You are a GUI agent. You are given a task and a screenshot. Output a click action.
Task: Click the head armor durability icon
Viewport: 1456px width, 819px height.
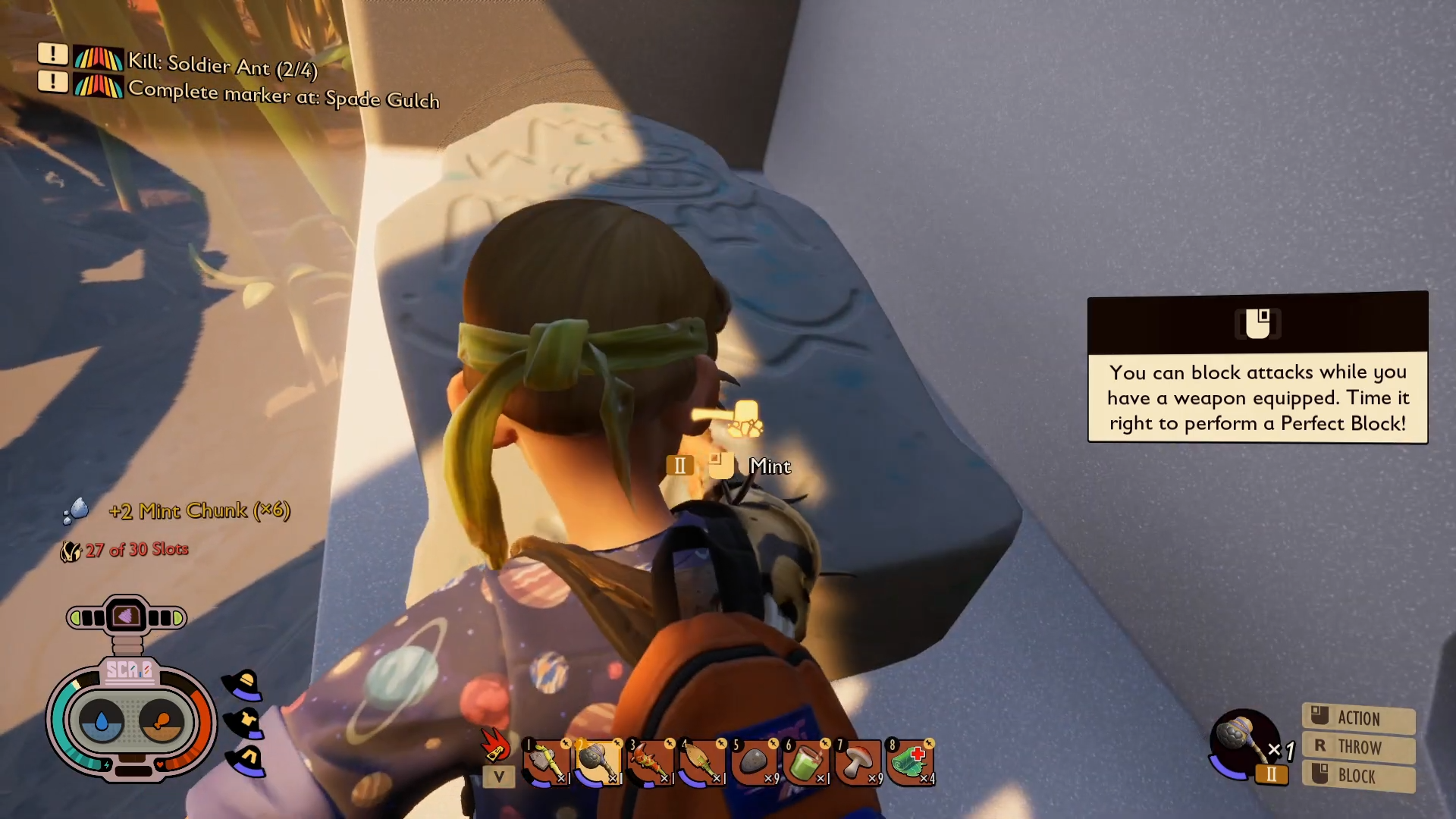coord(243,685)
